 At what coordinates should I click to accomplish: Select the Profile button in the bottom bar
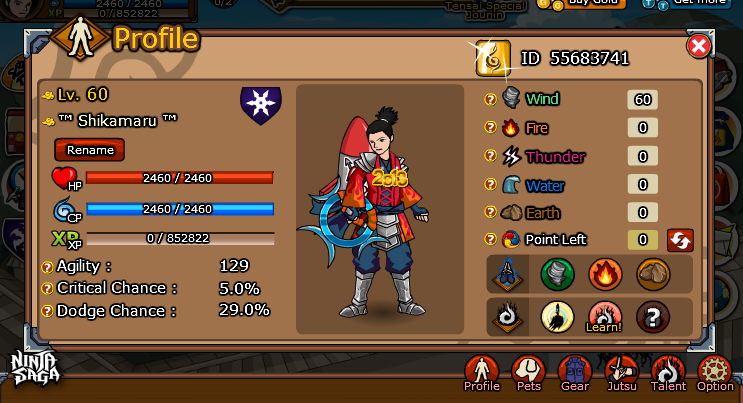click(x=482, y=373)
